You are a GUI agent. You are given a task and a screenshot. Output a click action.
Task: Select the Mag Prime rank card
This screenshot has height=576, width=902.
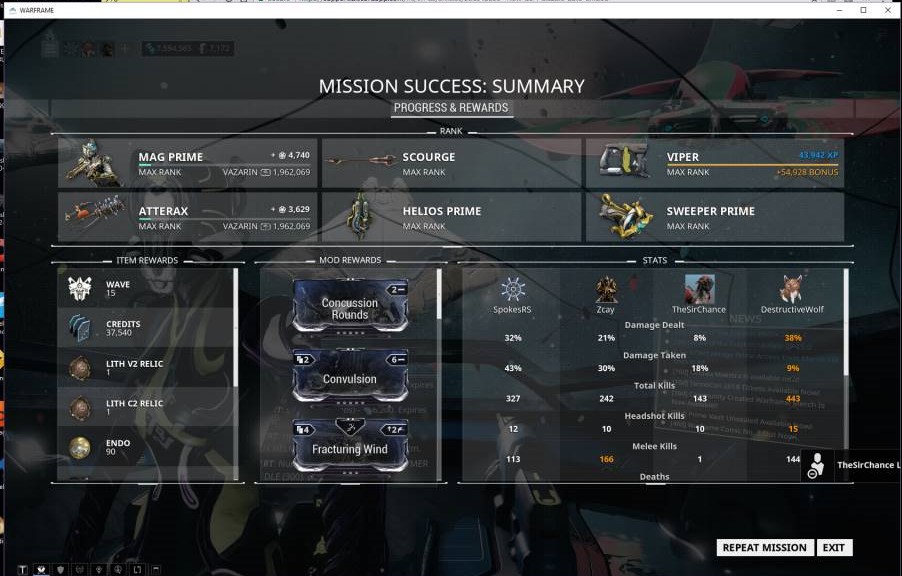pyautogui.click(x=188, y=163)
